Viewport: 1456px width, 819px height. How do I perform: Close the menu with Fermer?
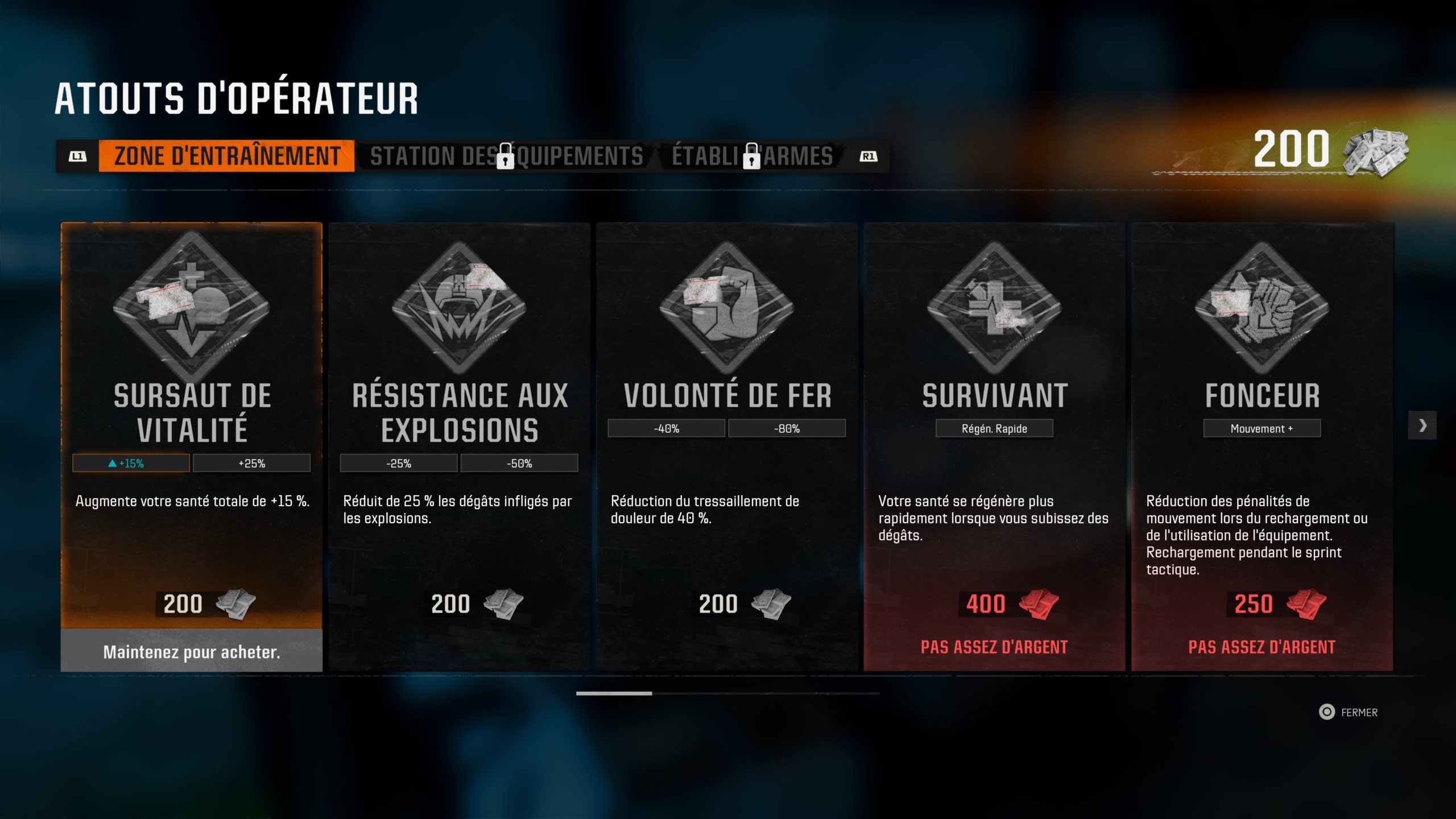[1349, 712]
